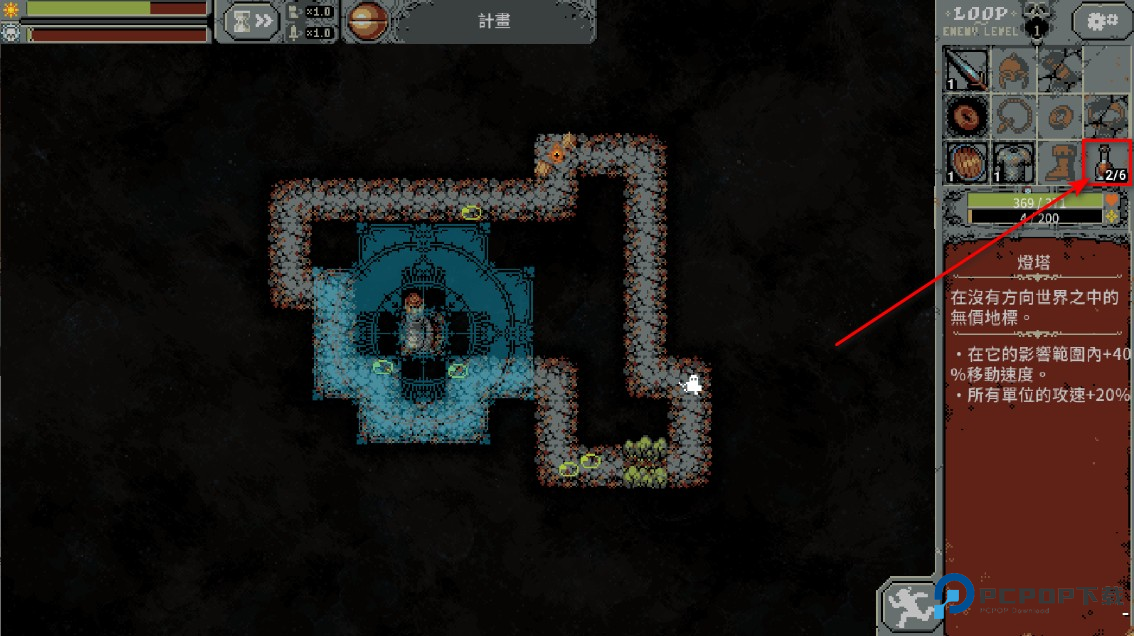Select the dark round ring slot
The width and height of the screenshot is (1134, 636).
pos(966,116)
